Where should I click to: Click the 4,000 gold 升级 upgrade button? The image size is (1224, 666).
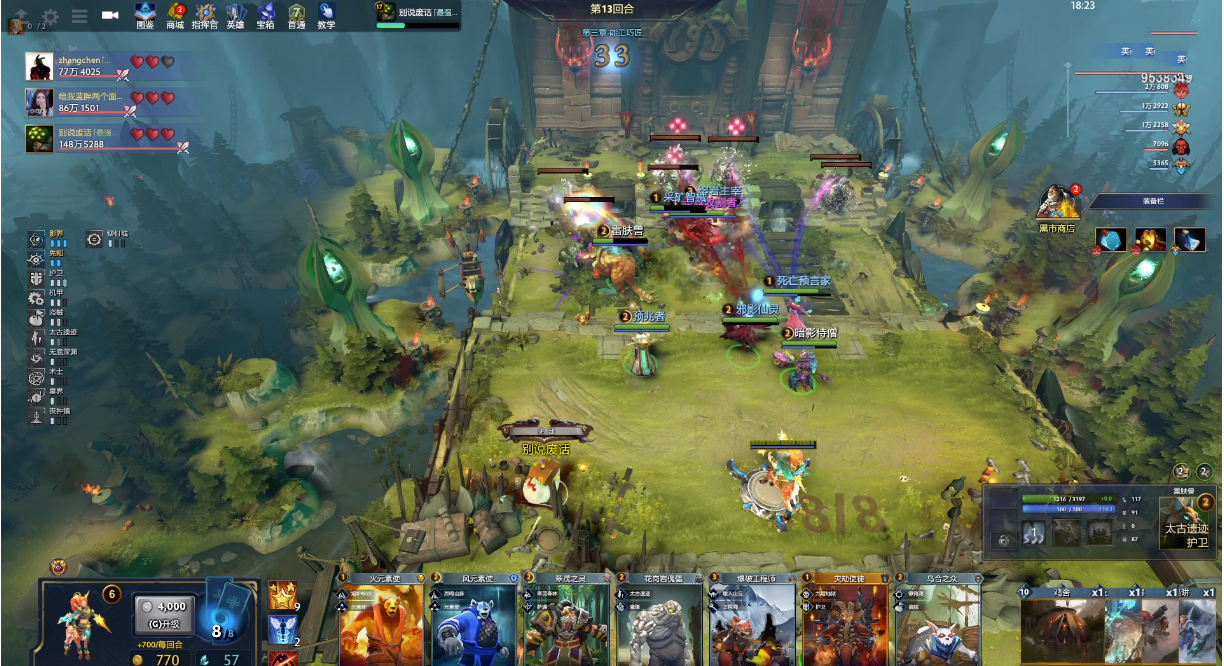click(x=164, y=614)
